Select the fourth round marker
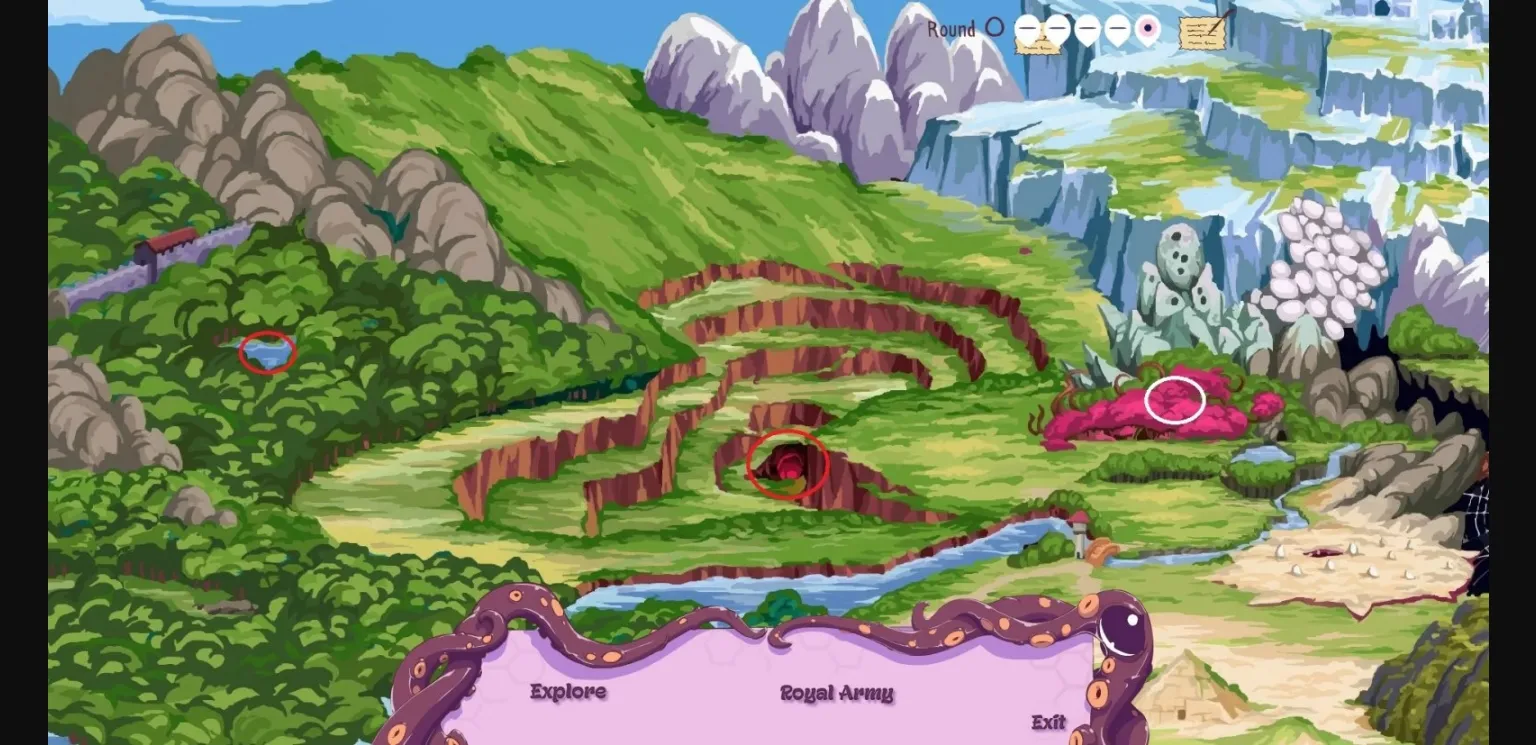1536x745 pixels. (x=1115, y=28)
